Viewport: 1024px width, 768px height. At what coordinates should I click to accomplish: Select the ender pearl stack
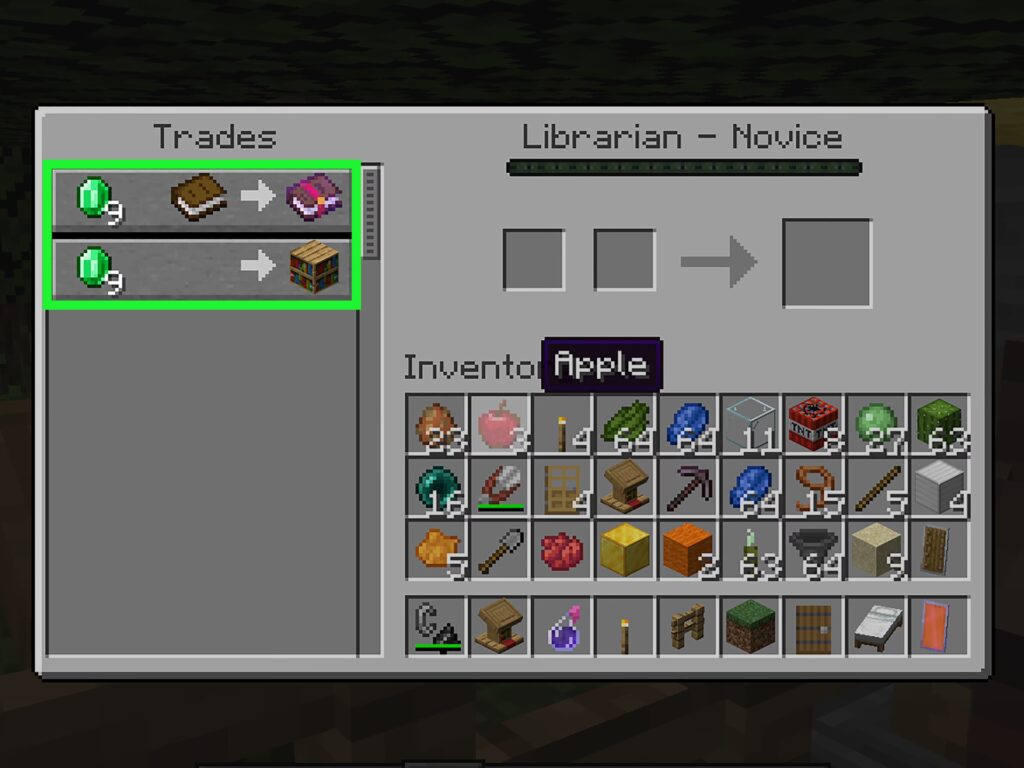tap(437, 487)
